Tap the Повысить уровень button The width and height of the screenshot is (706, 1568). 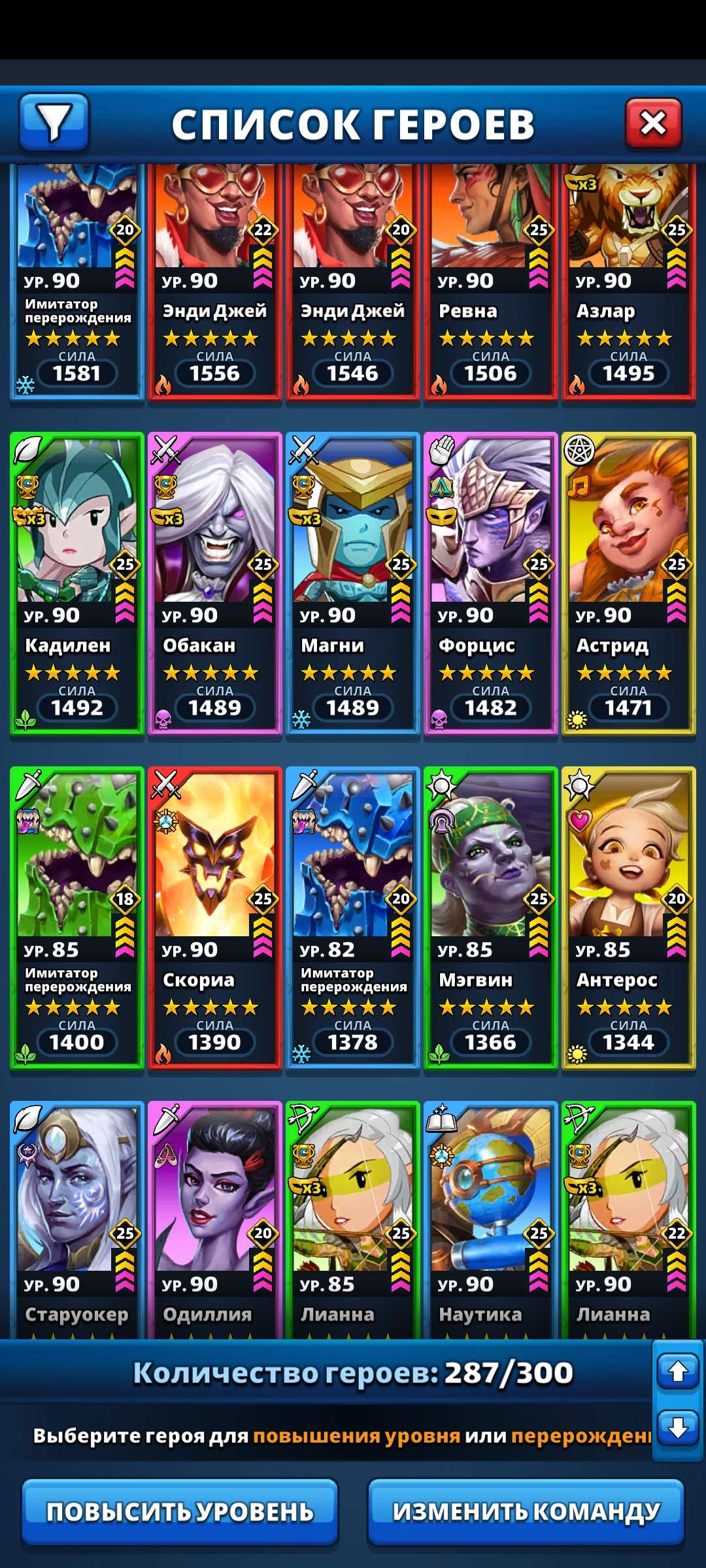pos(180,1512)
